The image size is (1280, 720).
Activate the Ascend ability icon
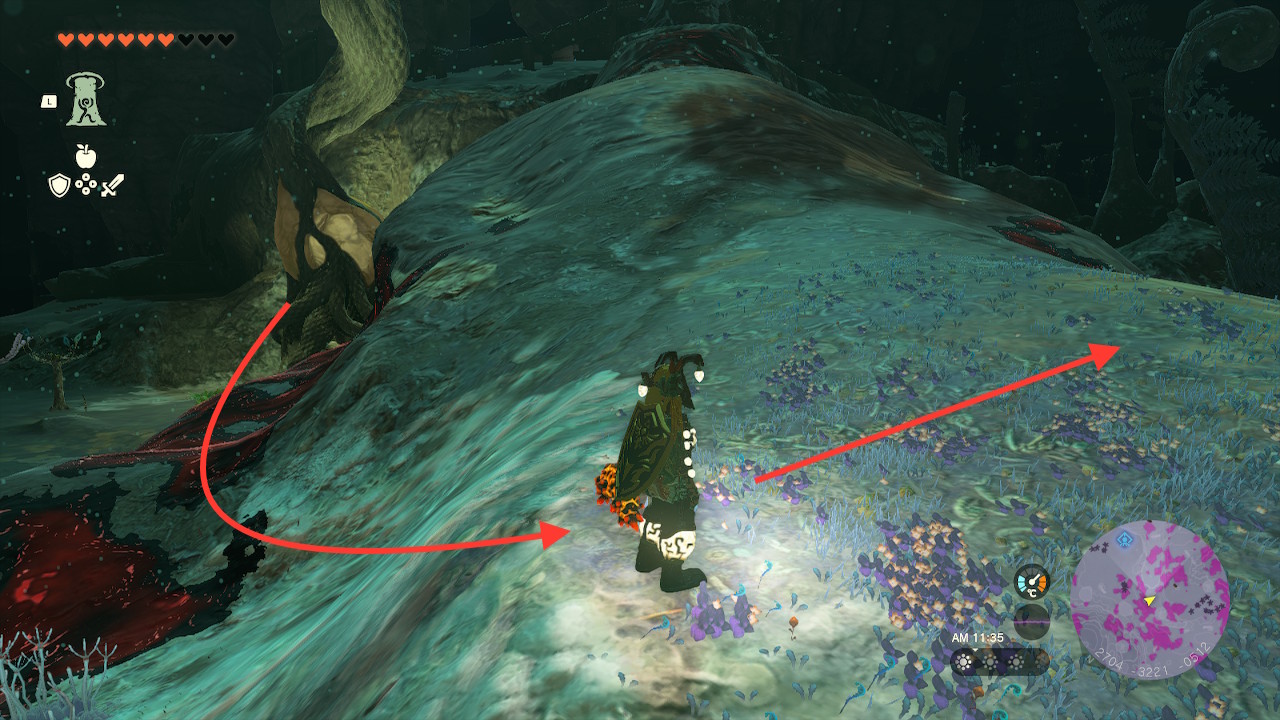coord(86,100)
